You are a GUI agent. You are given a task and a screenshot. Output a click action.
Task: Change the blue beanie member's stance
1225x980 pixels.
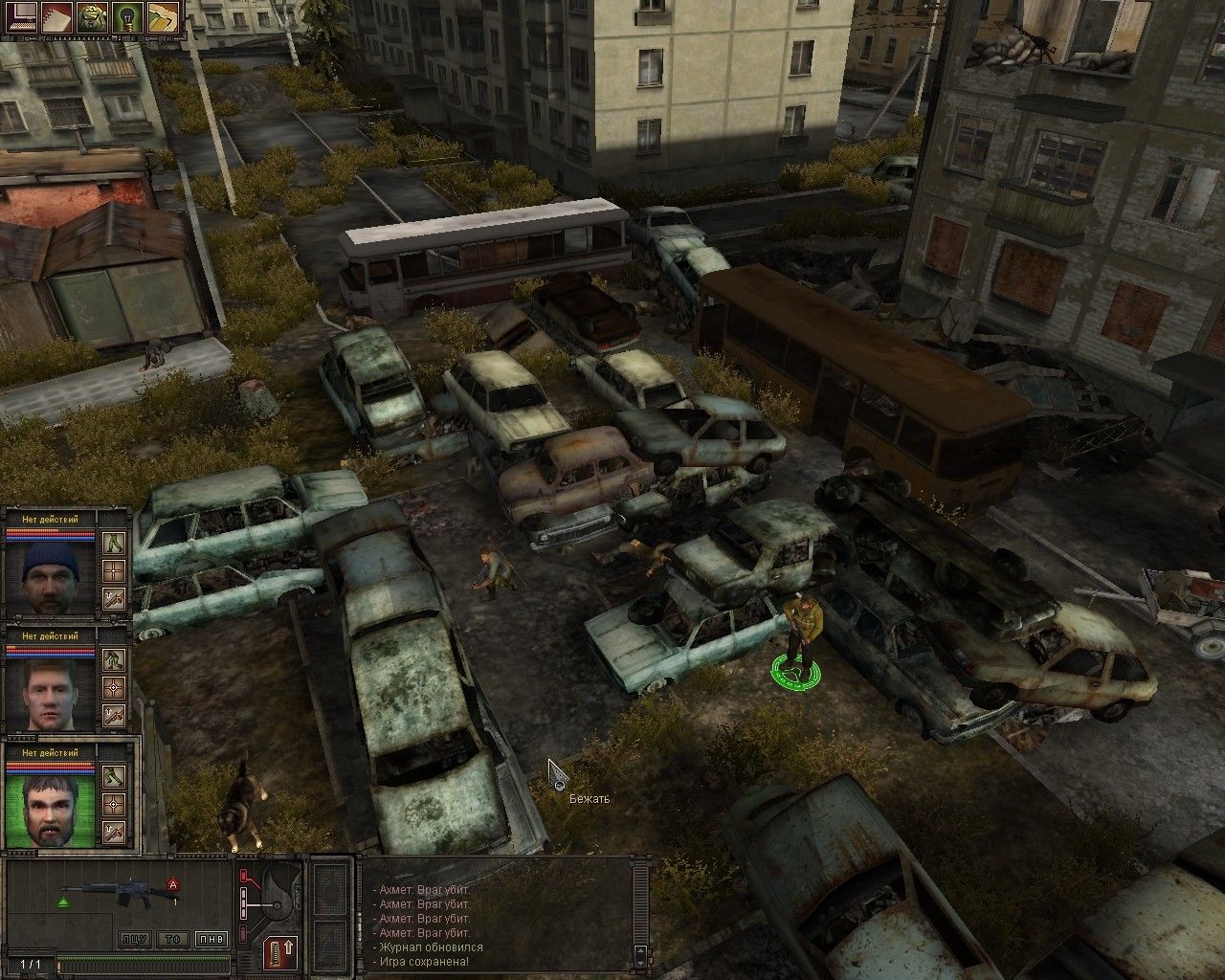tap(115, 545)
